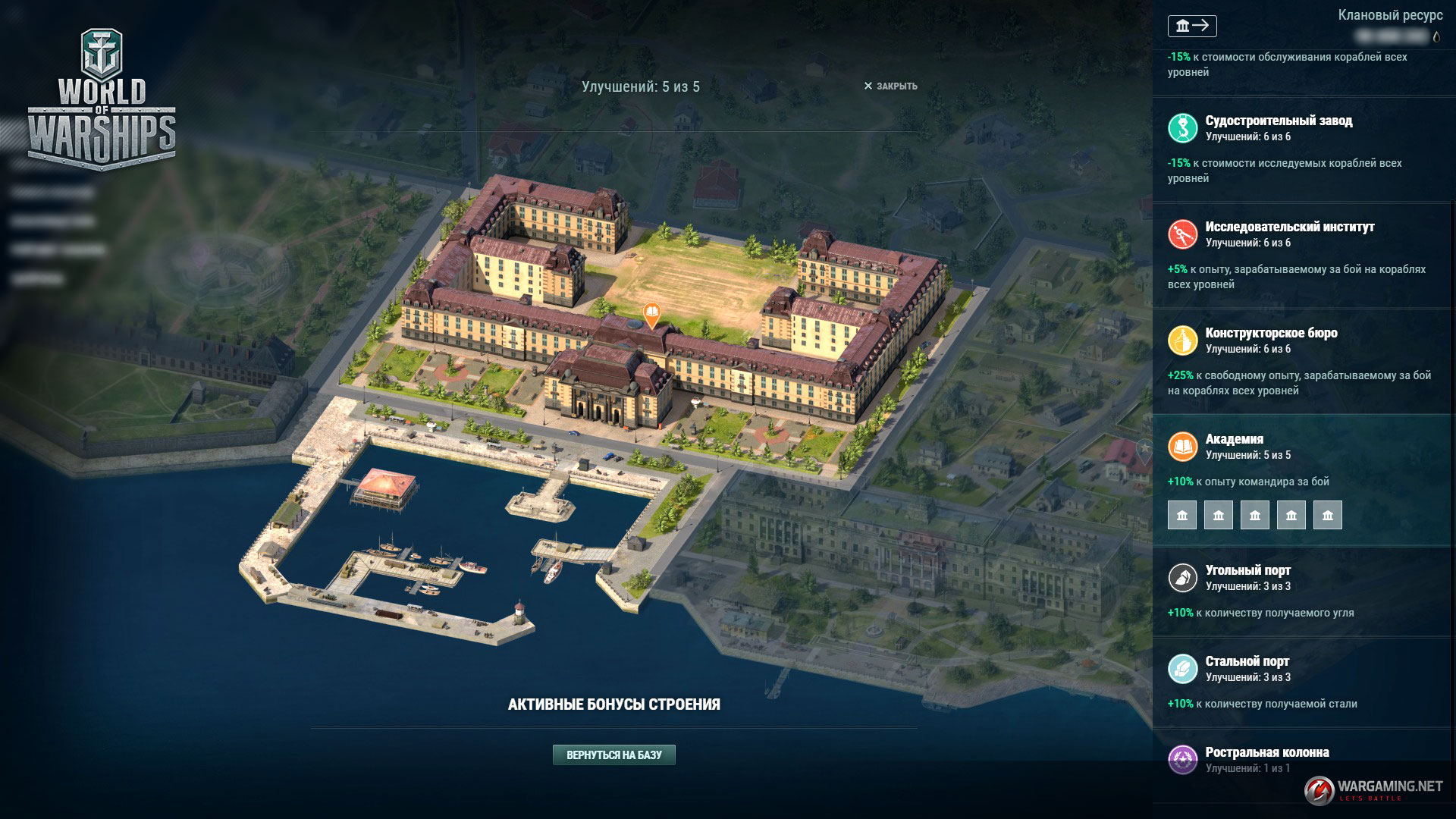Choose Конструкторское бюро from the list
Image resolution: width=1456 pixels, height=819 pixels.
click(1271, 334)
